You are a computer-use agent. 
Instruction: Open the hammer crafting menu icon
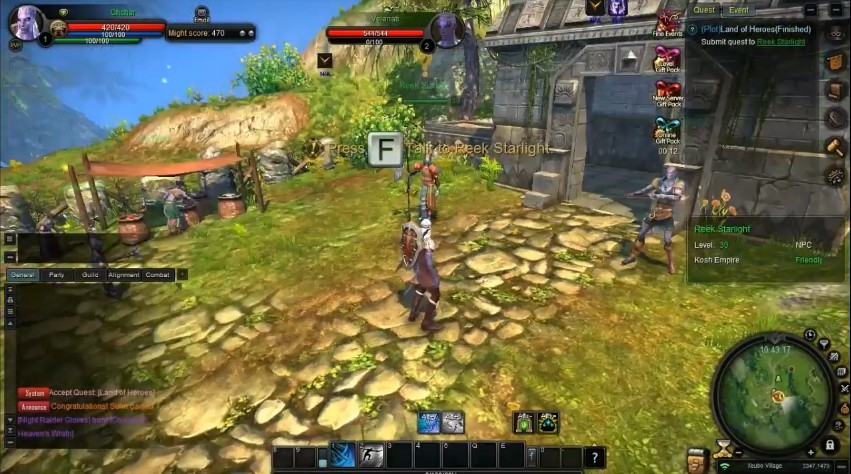click(x=834, y=147)
